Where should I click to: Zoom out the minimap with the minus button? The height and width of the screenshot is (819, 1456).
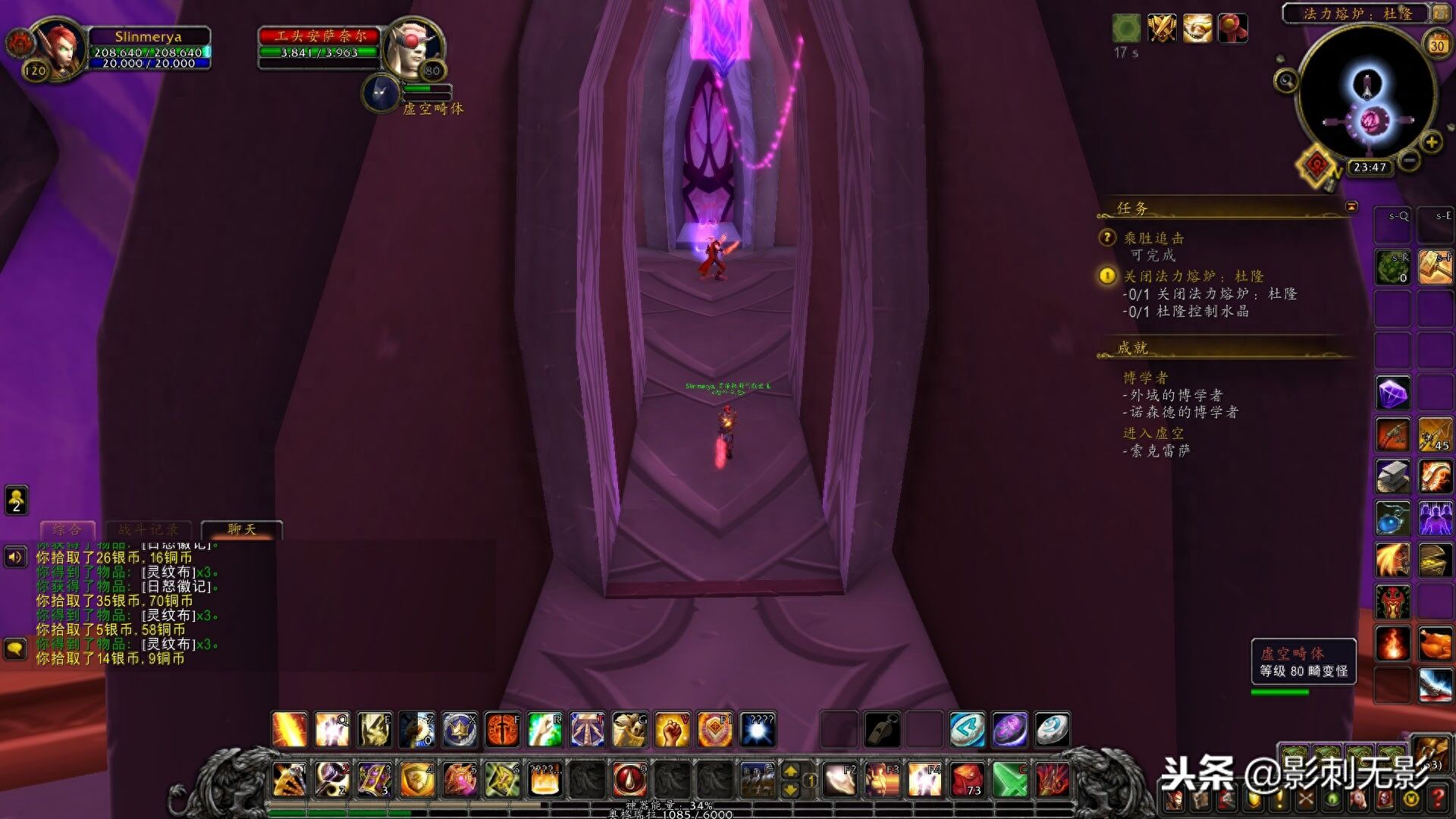(1409, 160)
